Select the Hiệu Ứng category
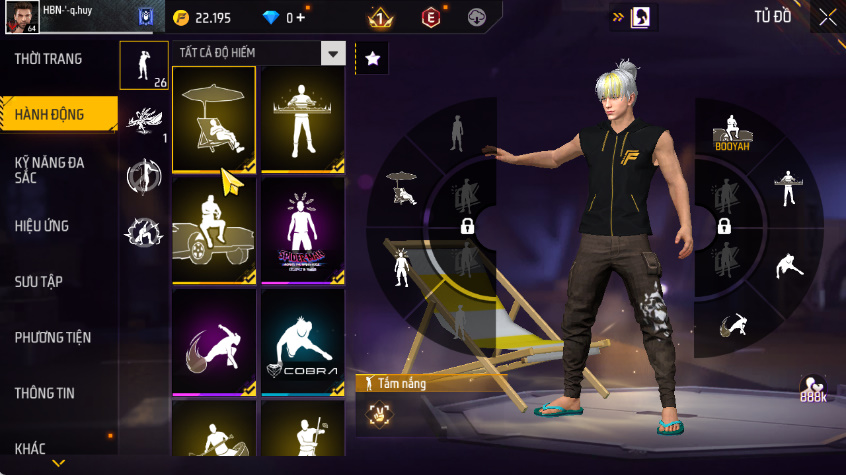846x475 pixels. [42, 226]
